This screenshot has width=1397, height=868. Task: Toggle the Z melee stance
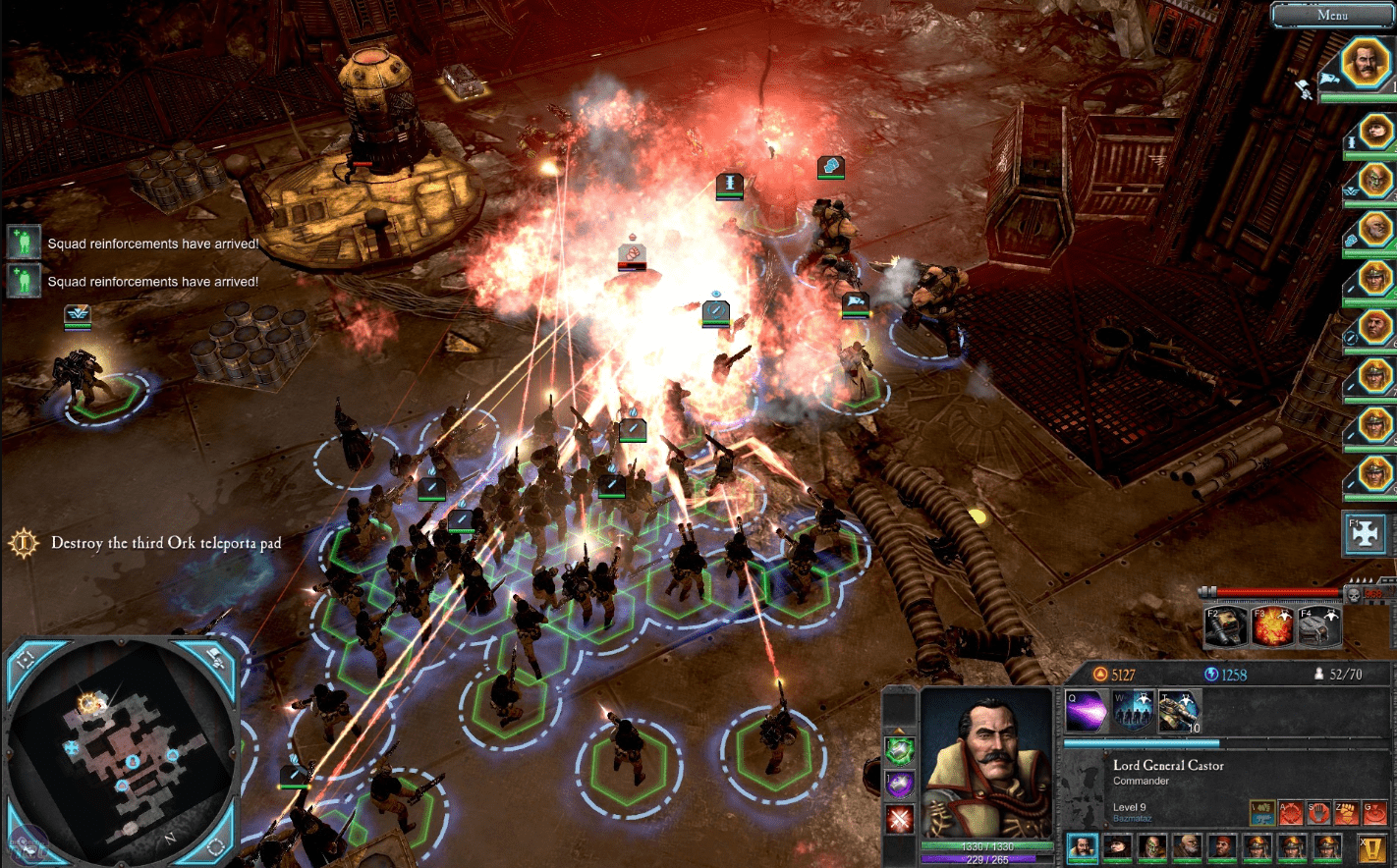tap(1348, 812)
